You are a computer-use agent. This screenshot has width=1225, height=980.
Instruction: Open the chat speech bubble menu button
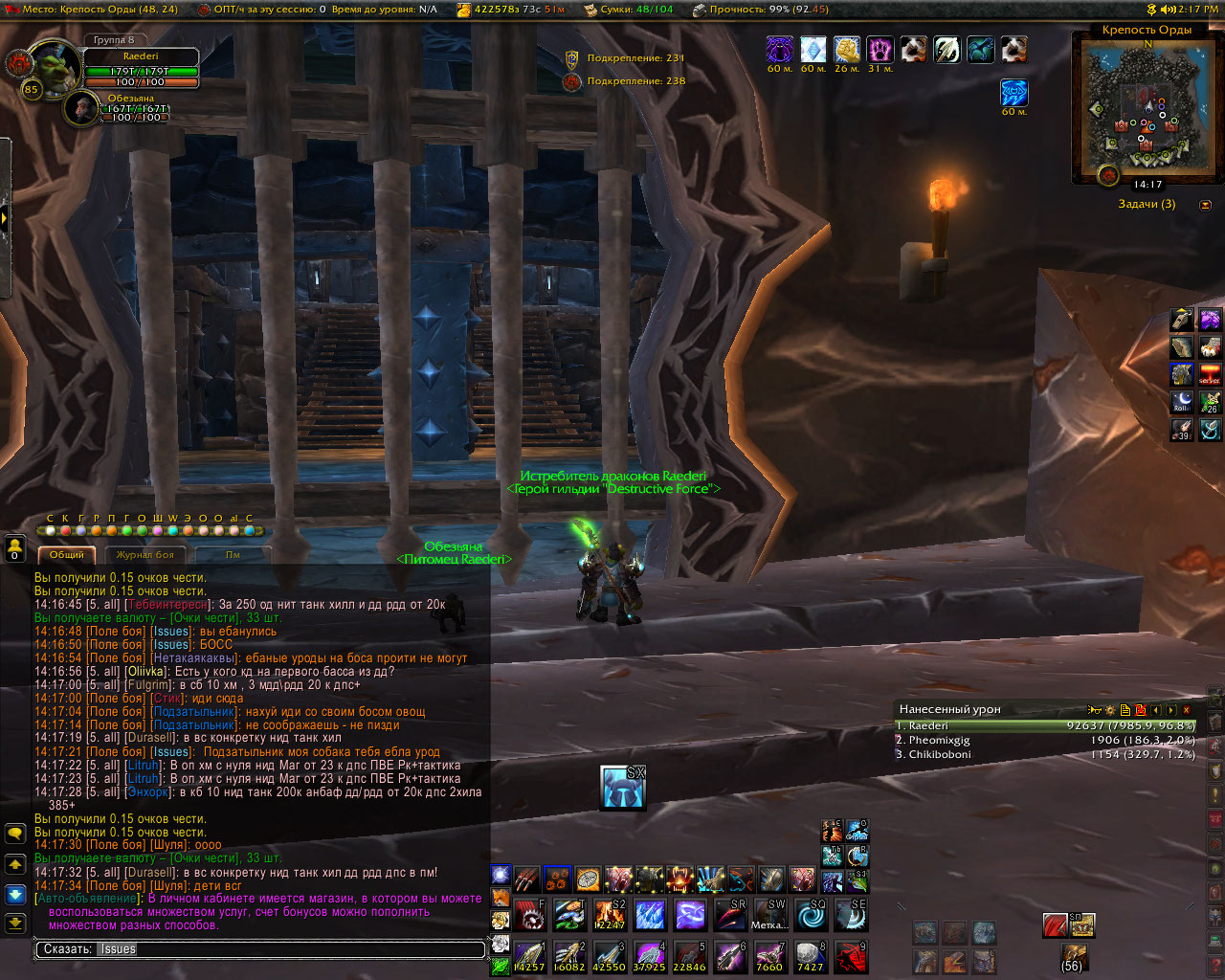coord(15,834)
